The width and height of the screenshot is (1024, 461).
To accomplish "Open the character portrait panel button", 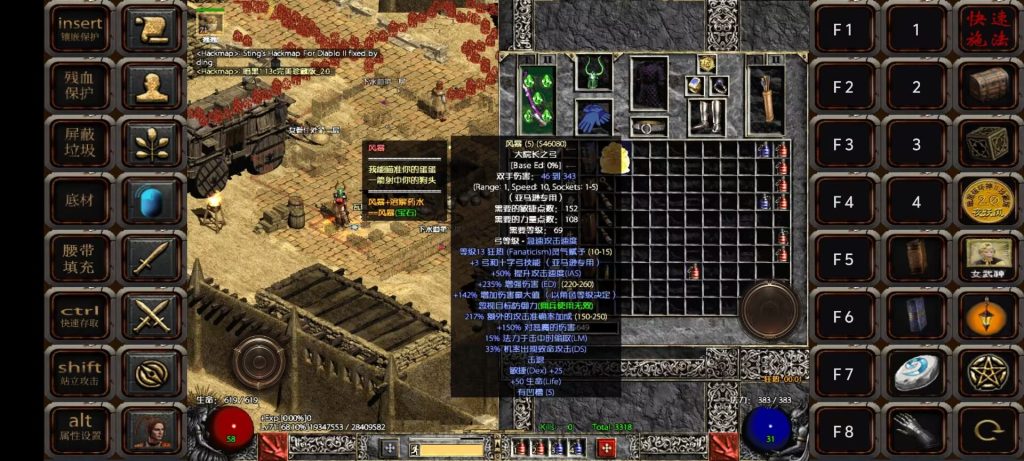I will 152,427.
